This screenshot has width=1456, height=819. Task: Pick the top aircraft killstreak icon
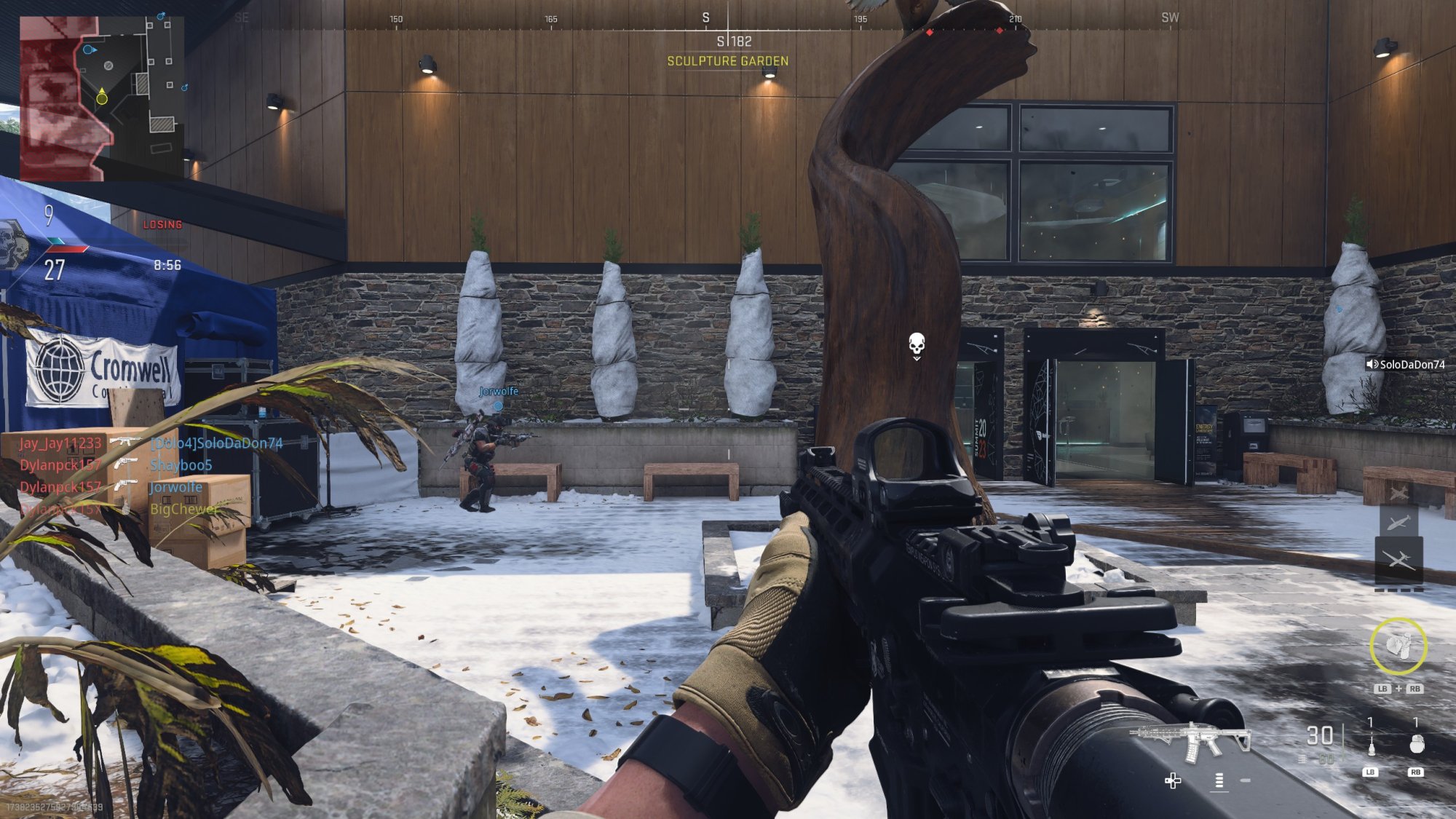pyautogui.click(x=1398, y=493)
